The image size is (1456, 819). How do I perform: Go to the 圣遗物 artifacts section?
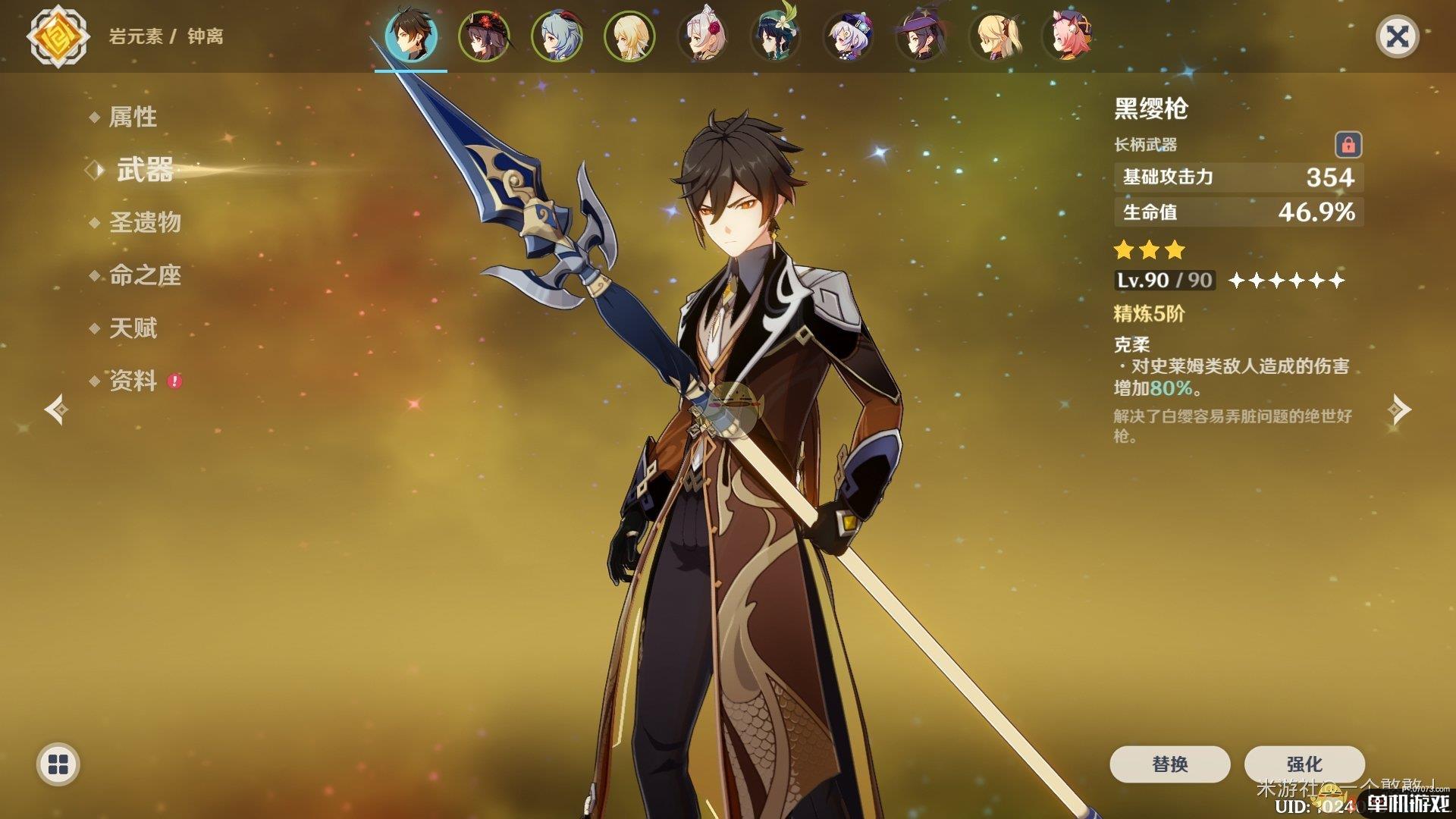[x=145, y=222]
